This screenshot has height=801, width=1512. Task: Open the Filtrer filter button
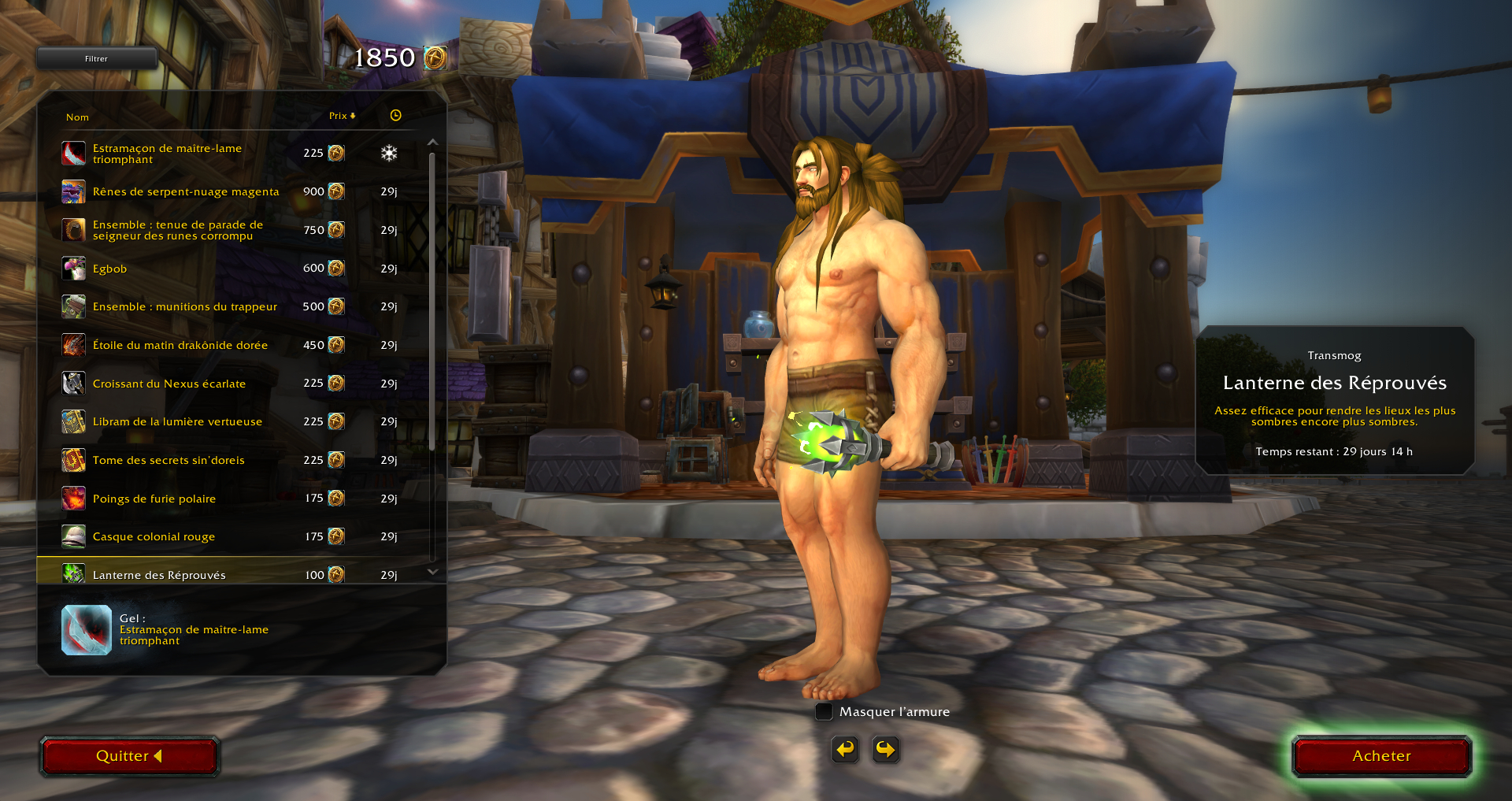click(x=96, y=58)
